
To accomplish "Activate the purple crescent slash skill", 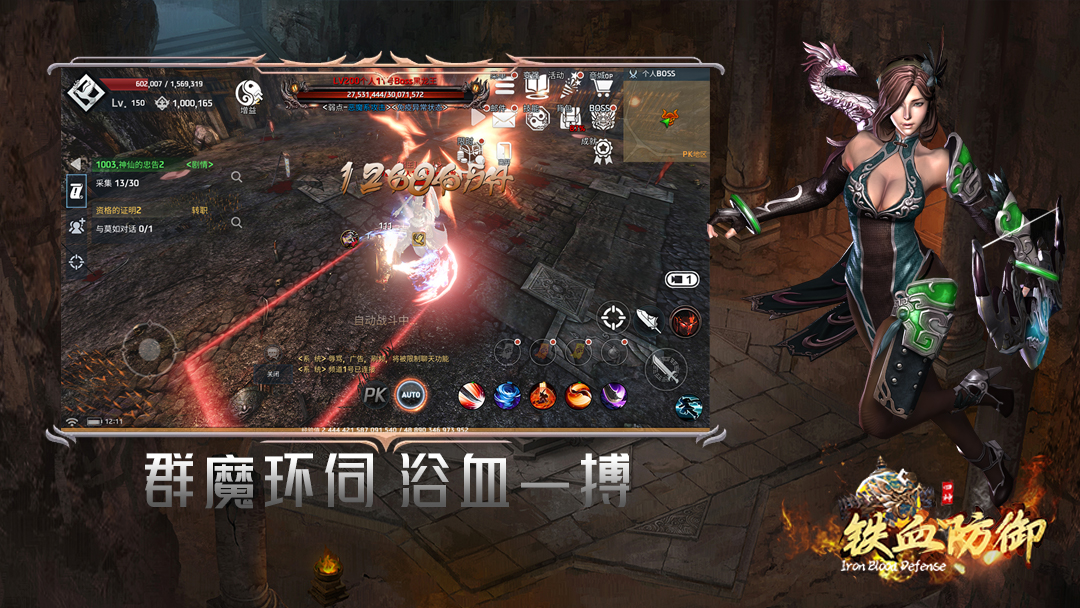I will pos(612,395).
